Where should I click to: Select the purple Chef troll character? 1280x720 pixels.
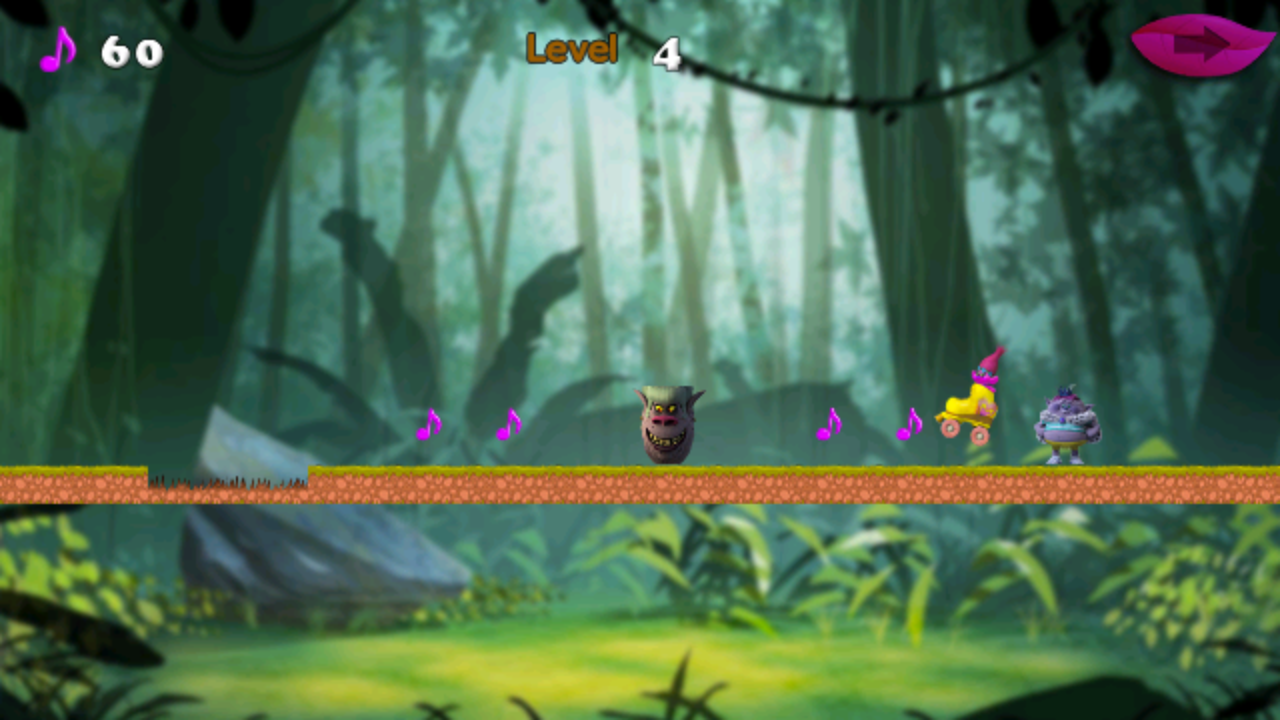pyautogui.click(x=1068, y=425)
